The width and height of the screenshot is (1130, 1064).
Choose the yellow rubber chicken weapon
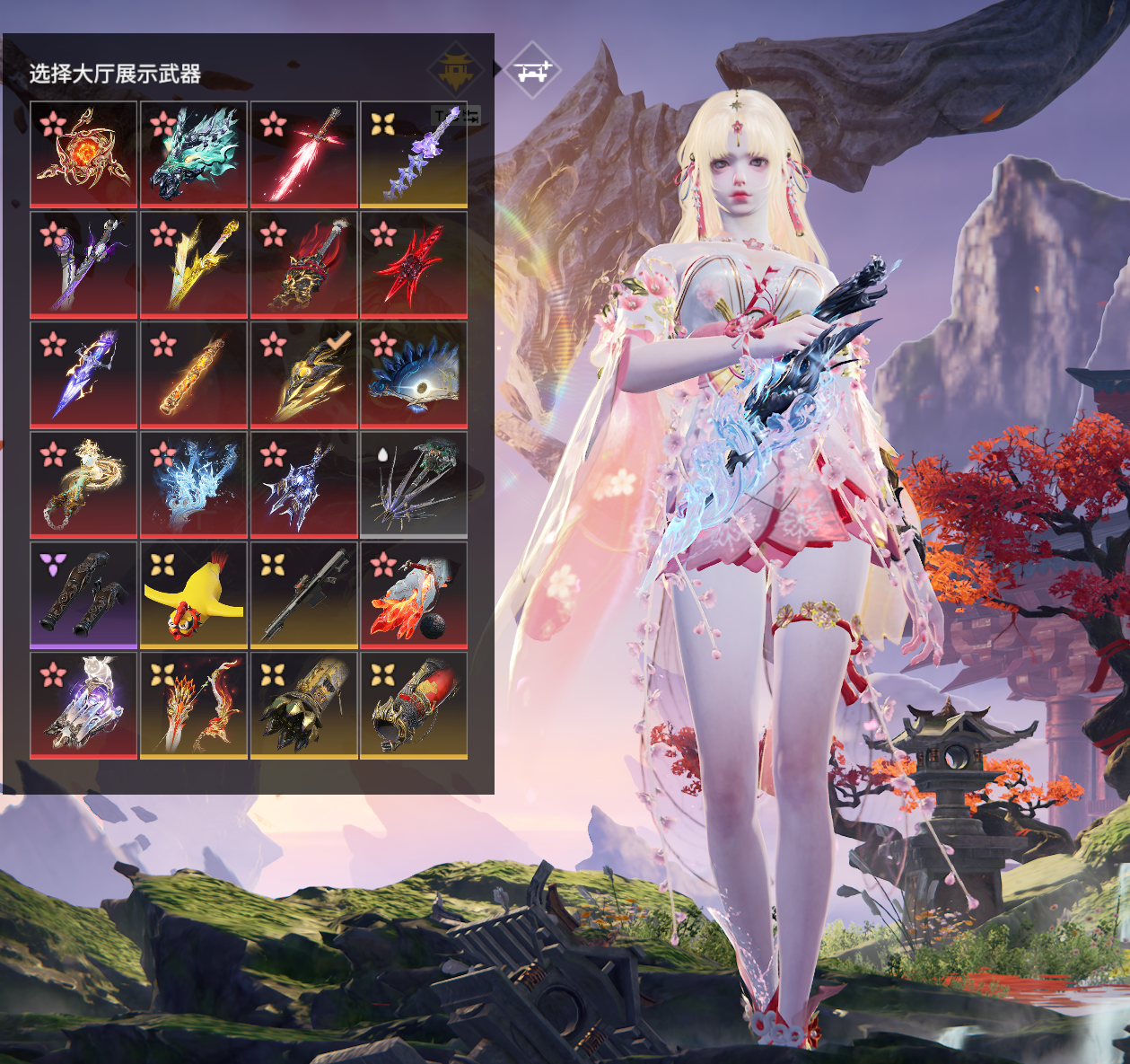coord(194,595)
